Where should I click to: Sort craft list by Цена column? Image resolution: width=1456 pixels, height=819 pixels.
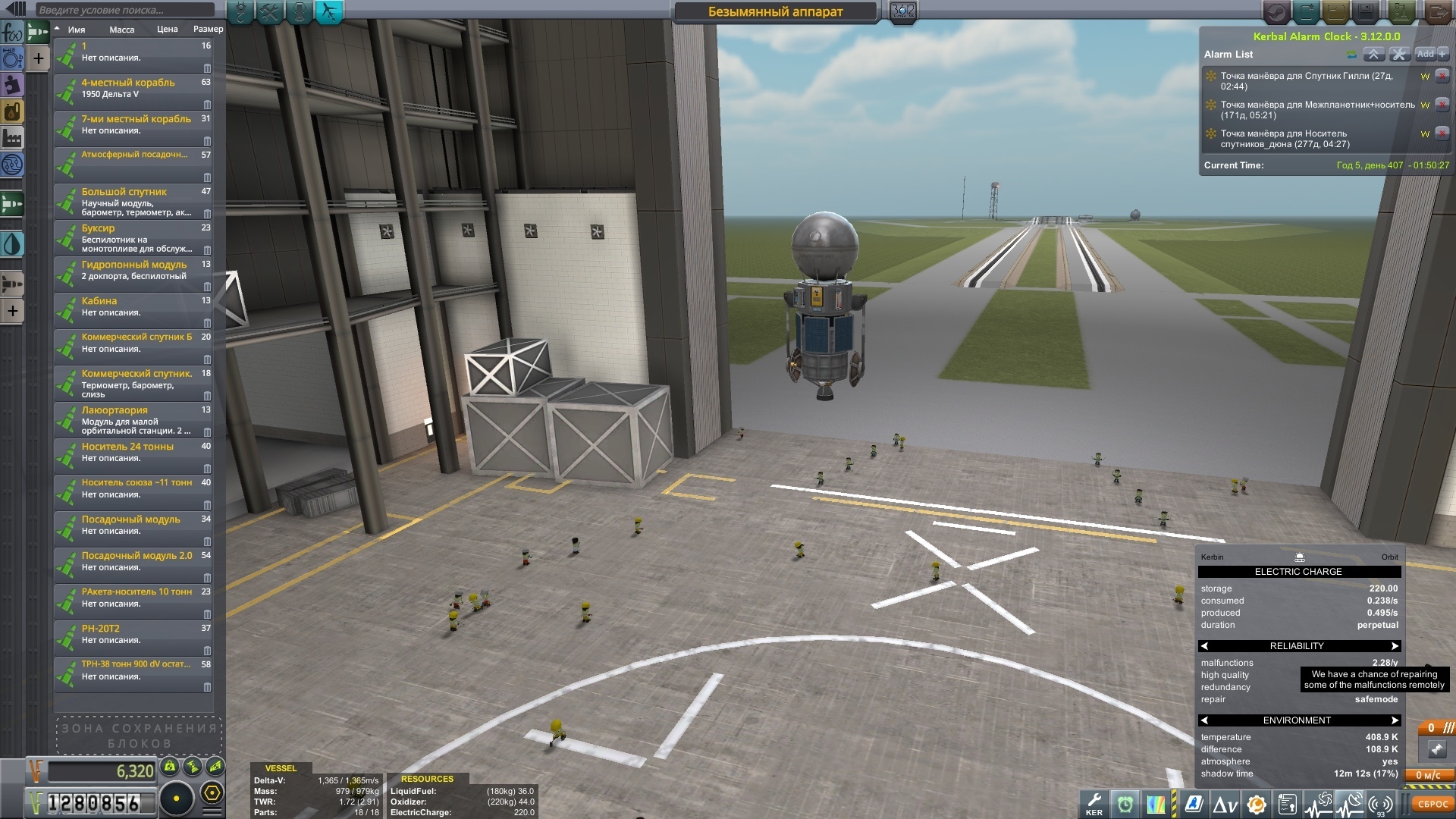[x=167, y=30]
